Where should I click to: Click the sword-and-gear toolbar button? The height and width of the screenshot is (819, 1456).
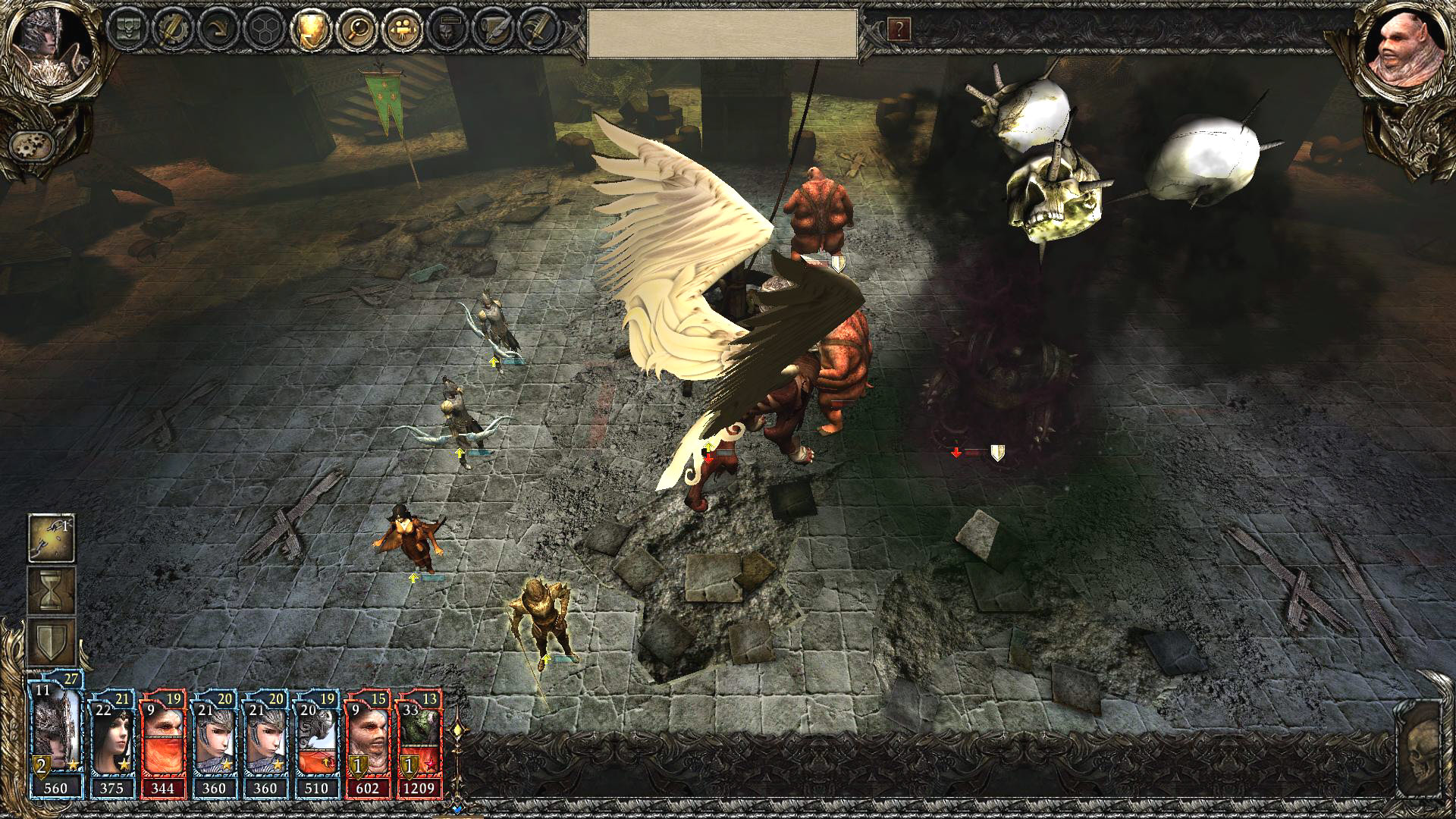coord(170,29)
